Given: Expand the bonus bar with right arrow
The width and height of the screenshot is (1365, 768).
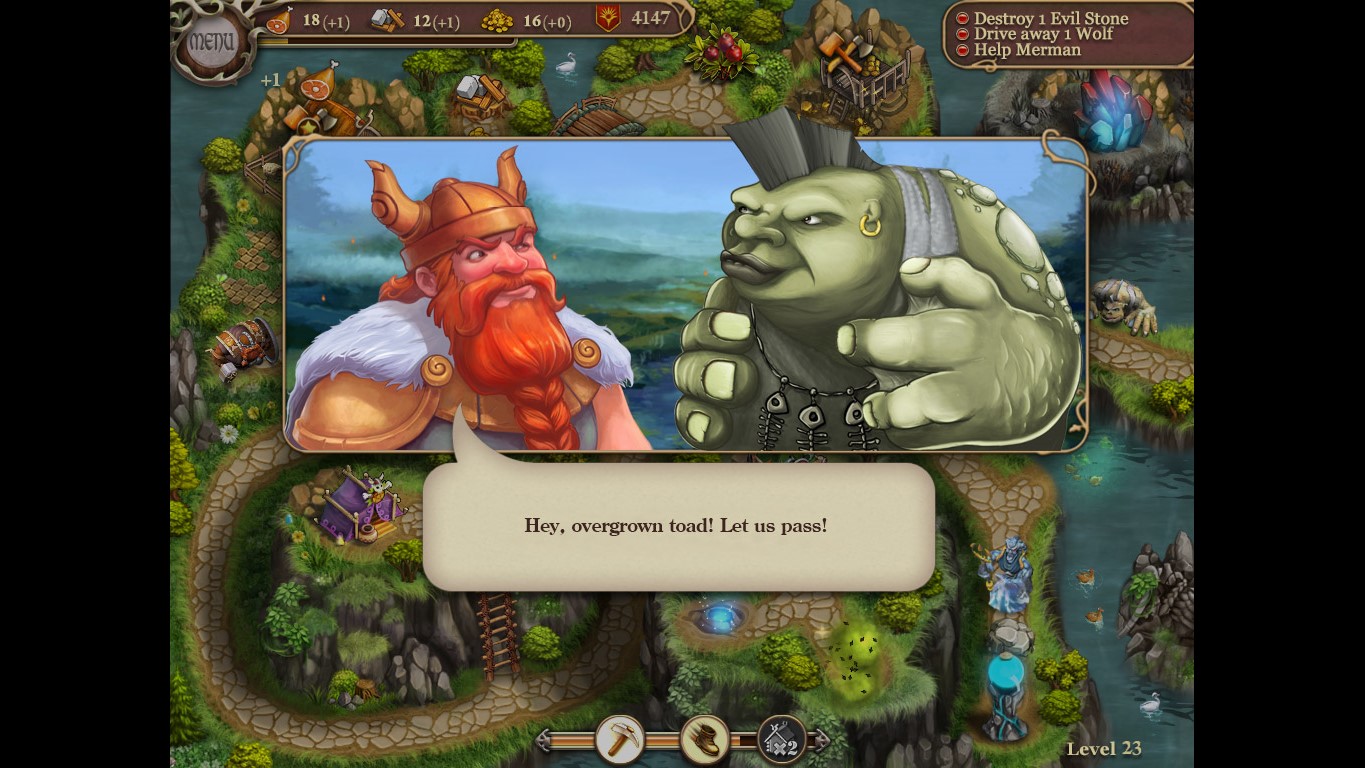Looking at the screenshot, I should click(818, 738).
